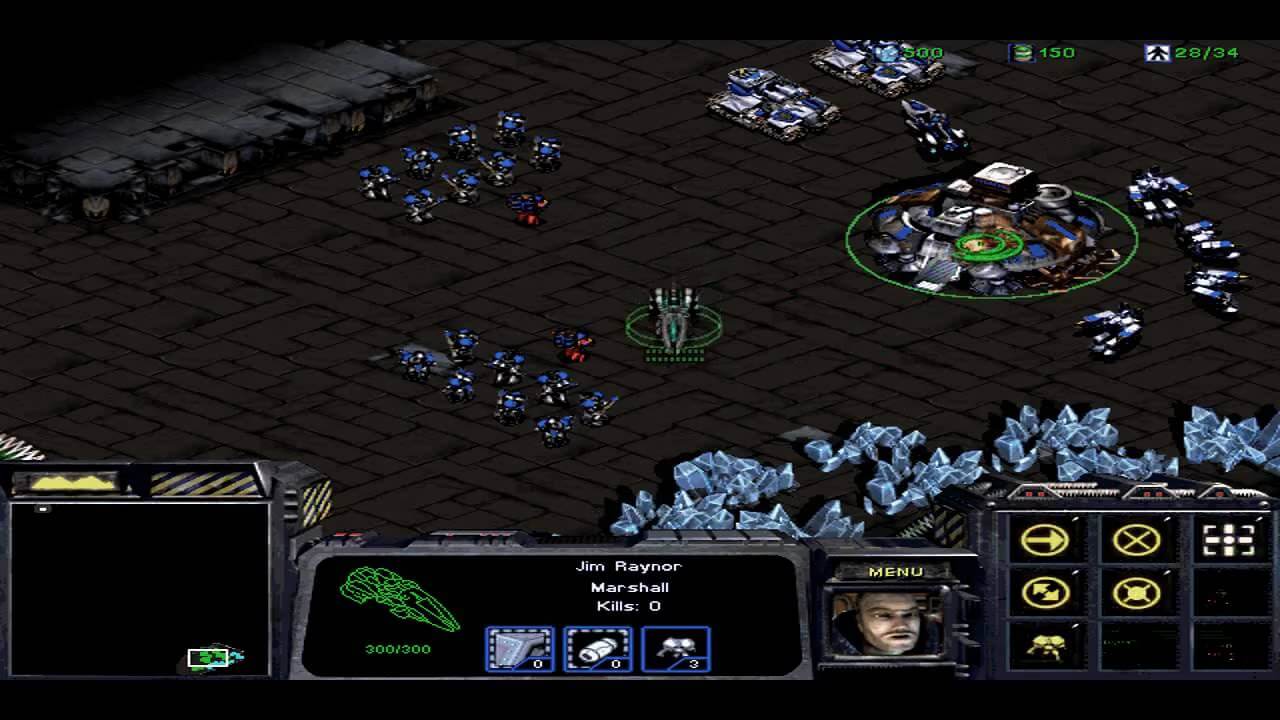Screen dimensions: 1280x720
Task: Inspect the spider mine count icon
Action: pyautogui.click(x=676, y=649)
